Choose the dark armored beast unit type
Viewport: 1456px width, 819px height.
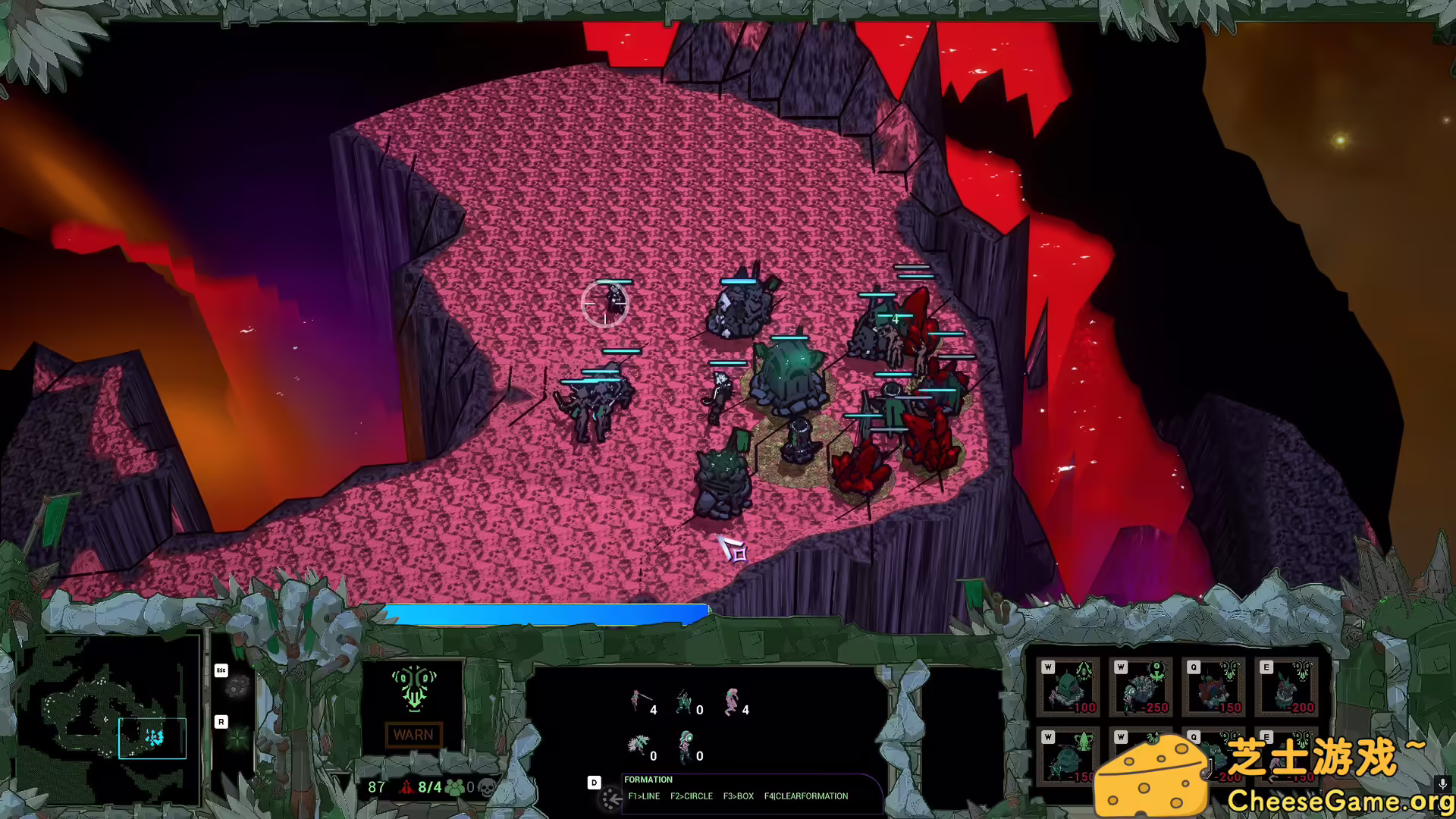point(685,702)
